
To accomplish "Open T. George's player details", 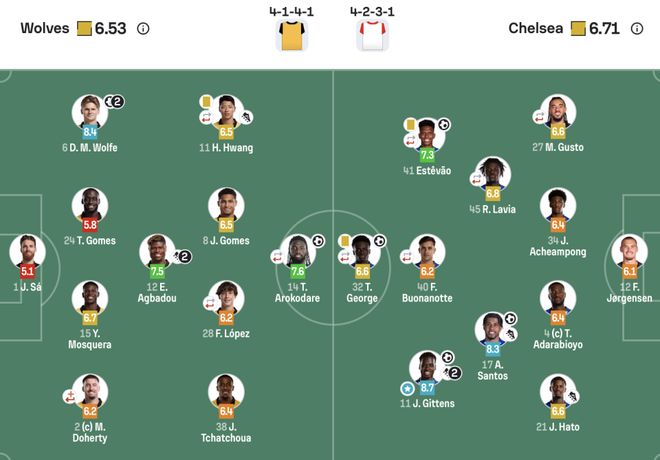I will coord(362,251).
